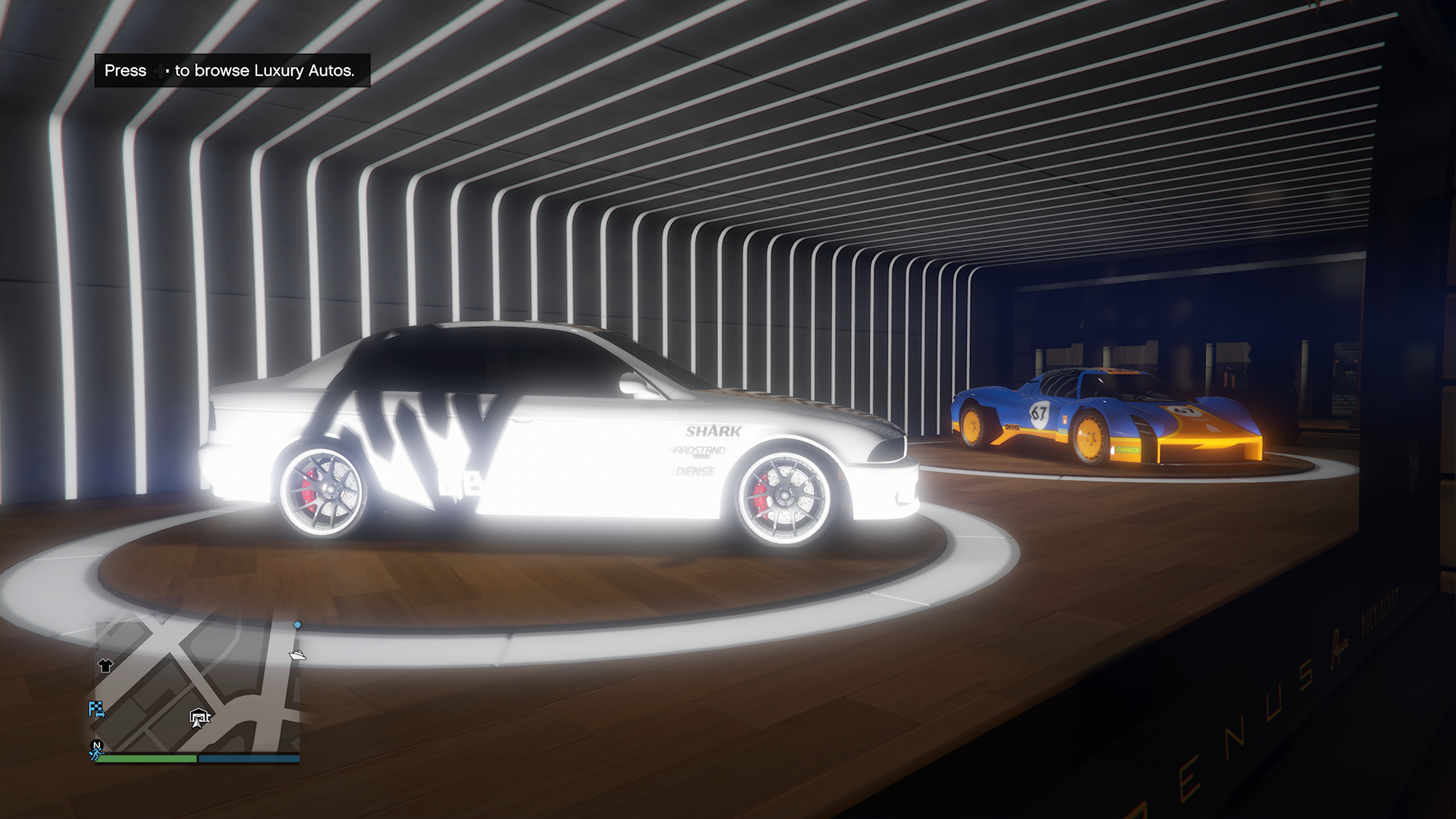Click the north compass marker
Image resolution: width=1456 pixels, height=819 pixels.
click(x=96, y=745)
